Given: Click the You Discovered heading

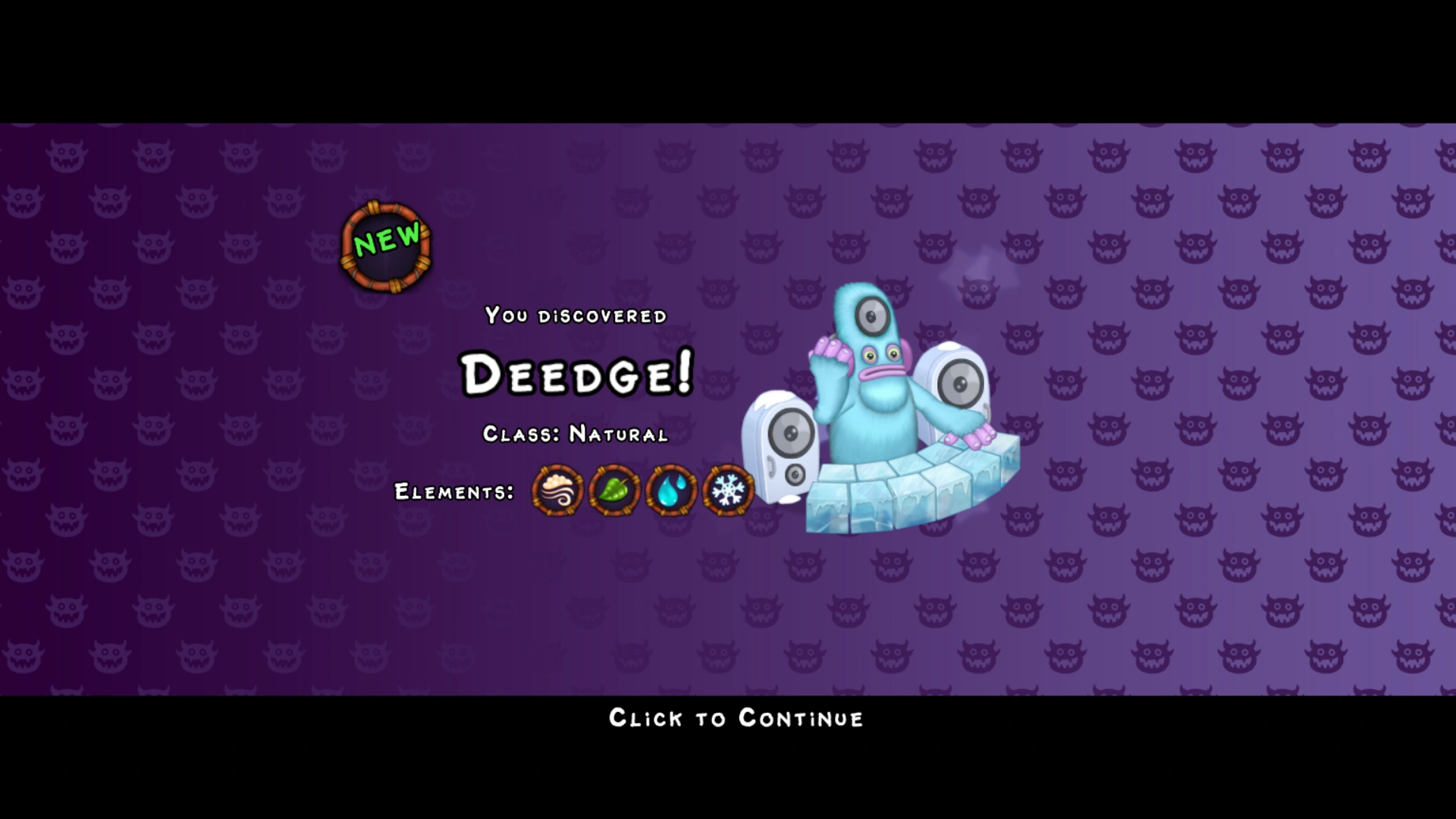Looking at the screenshot, I should [575, 315].
